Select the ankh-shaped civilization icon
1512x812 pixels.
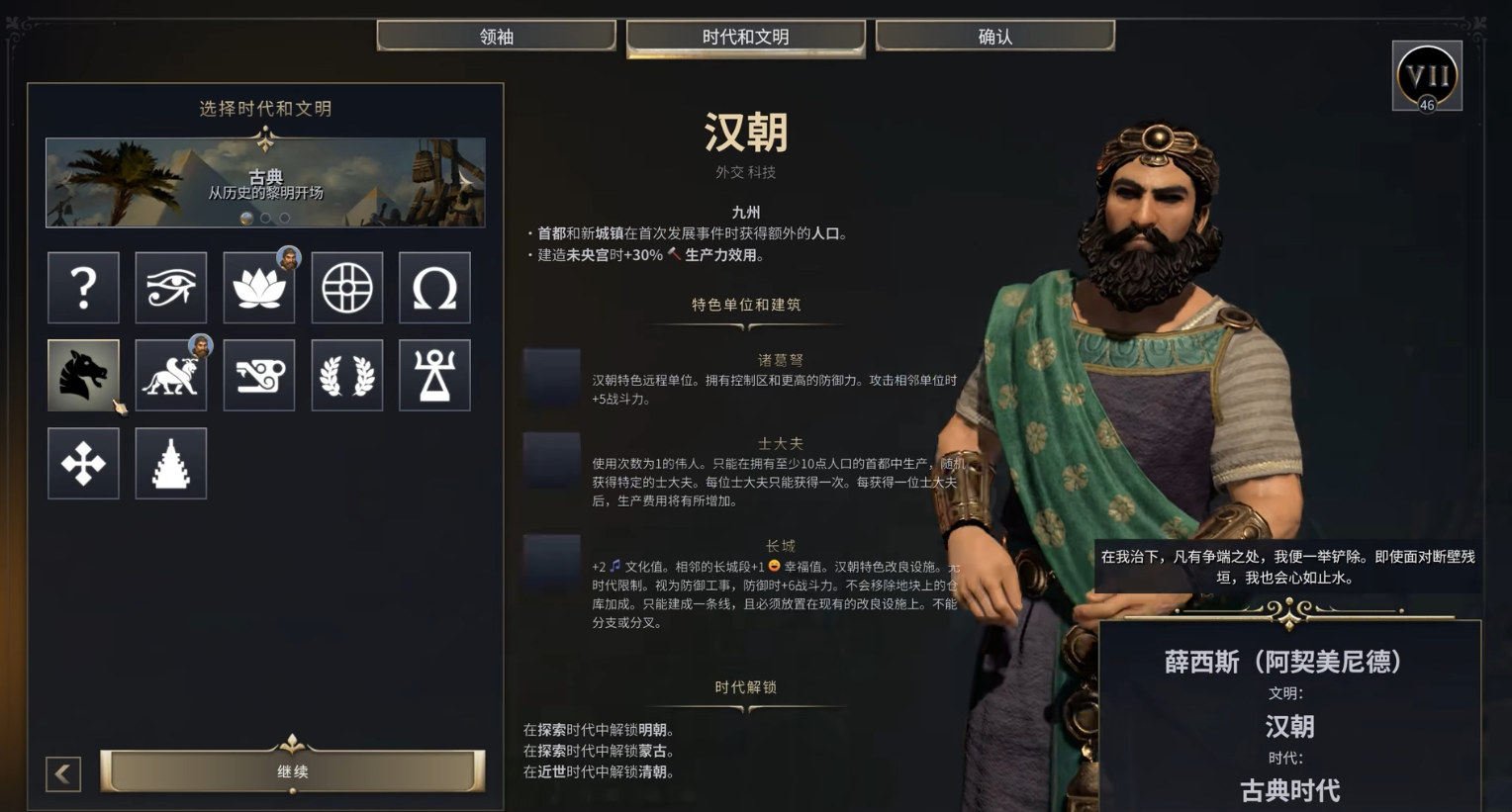click(x=434, y=375)
